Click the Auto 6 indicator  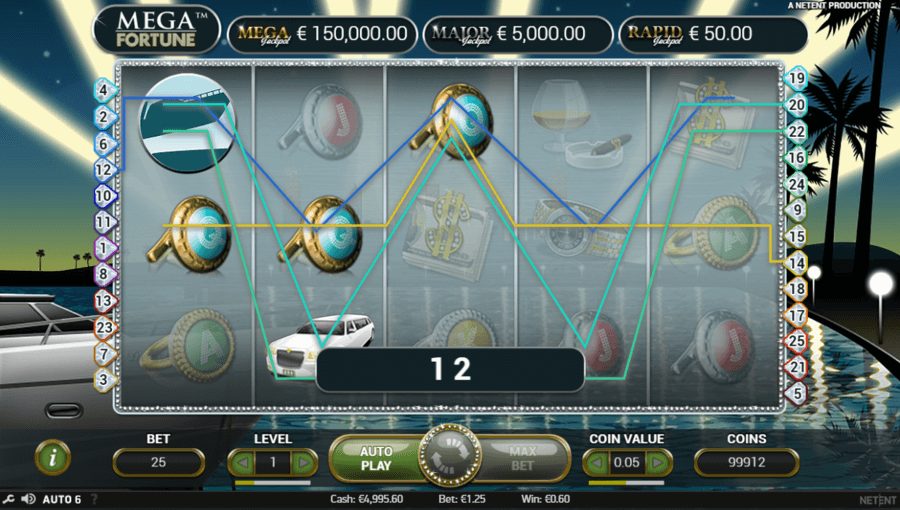pos(62,499)
